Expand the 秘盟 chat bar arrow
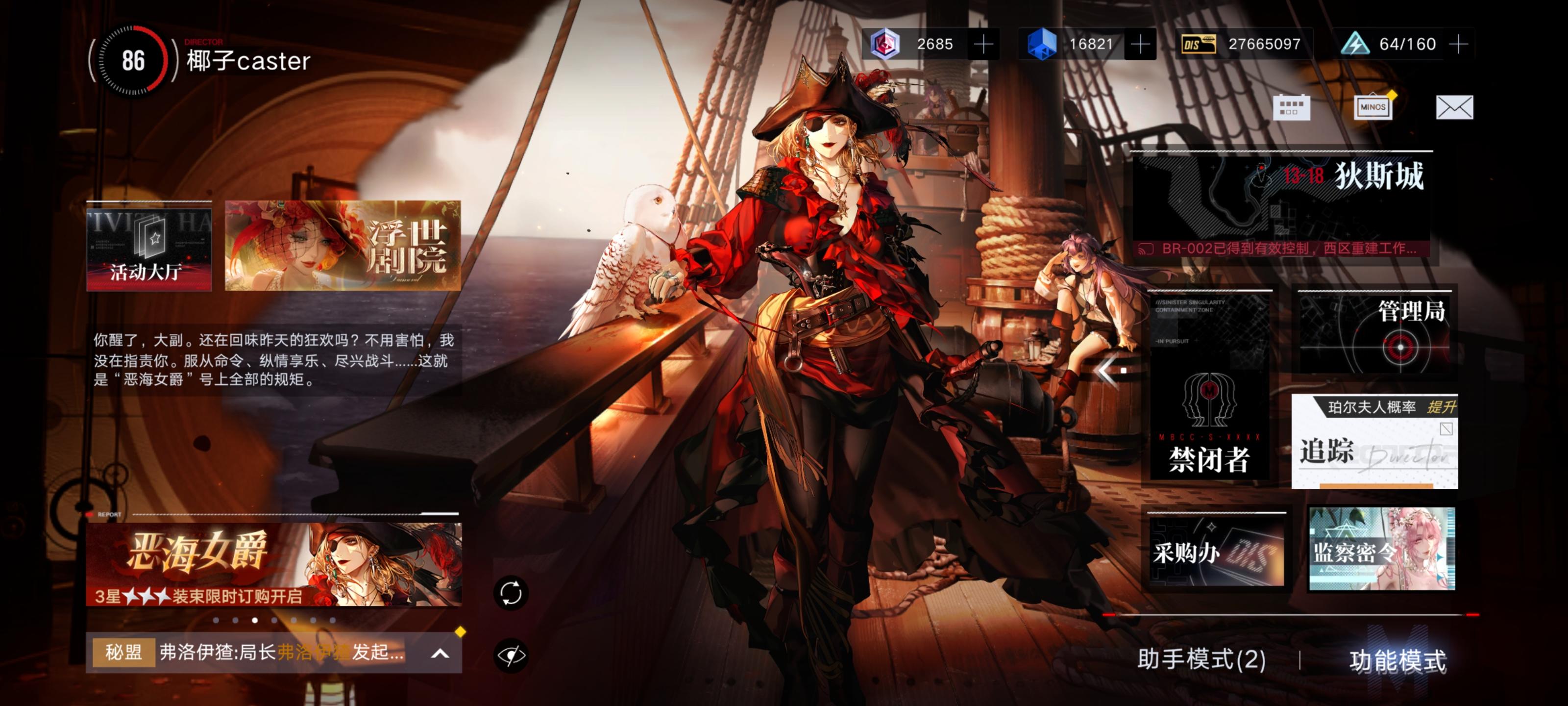The height and width of the screenshot is (706, 1568). click(440, 654)
